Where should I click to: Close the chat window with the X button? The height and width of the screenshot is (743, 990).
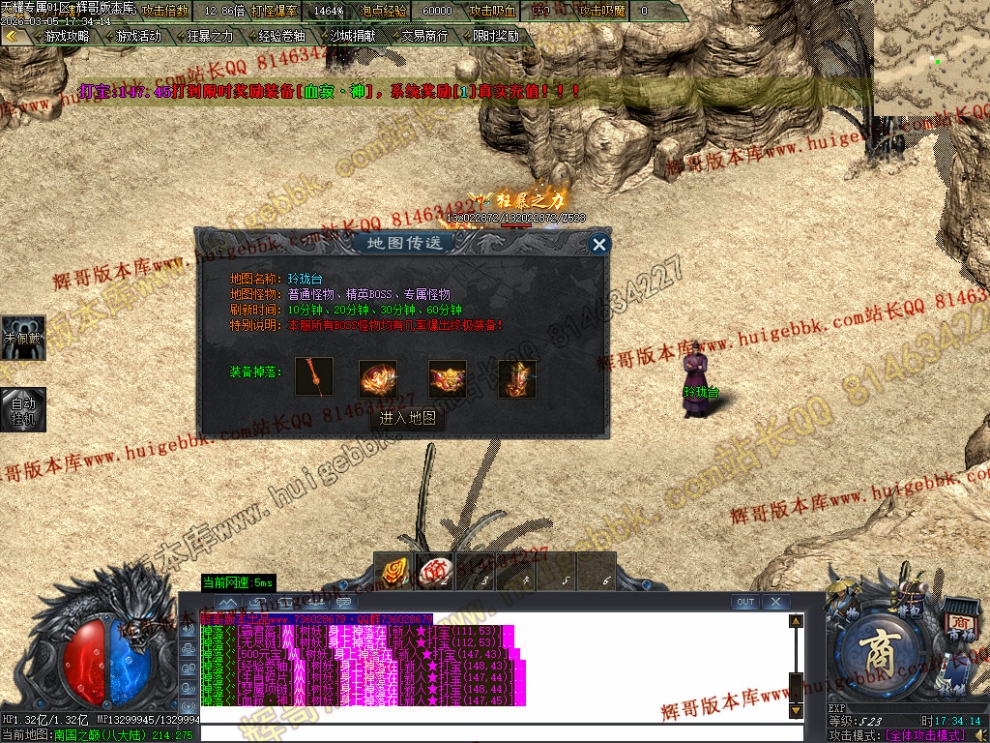[x=775, y=602]
